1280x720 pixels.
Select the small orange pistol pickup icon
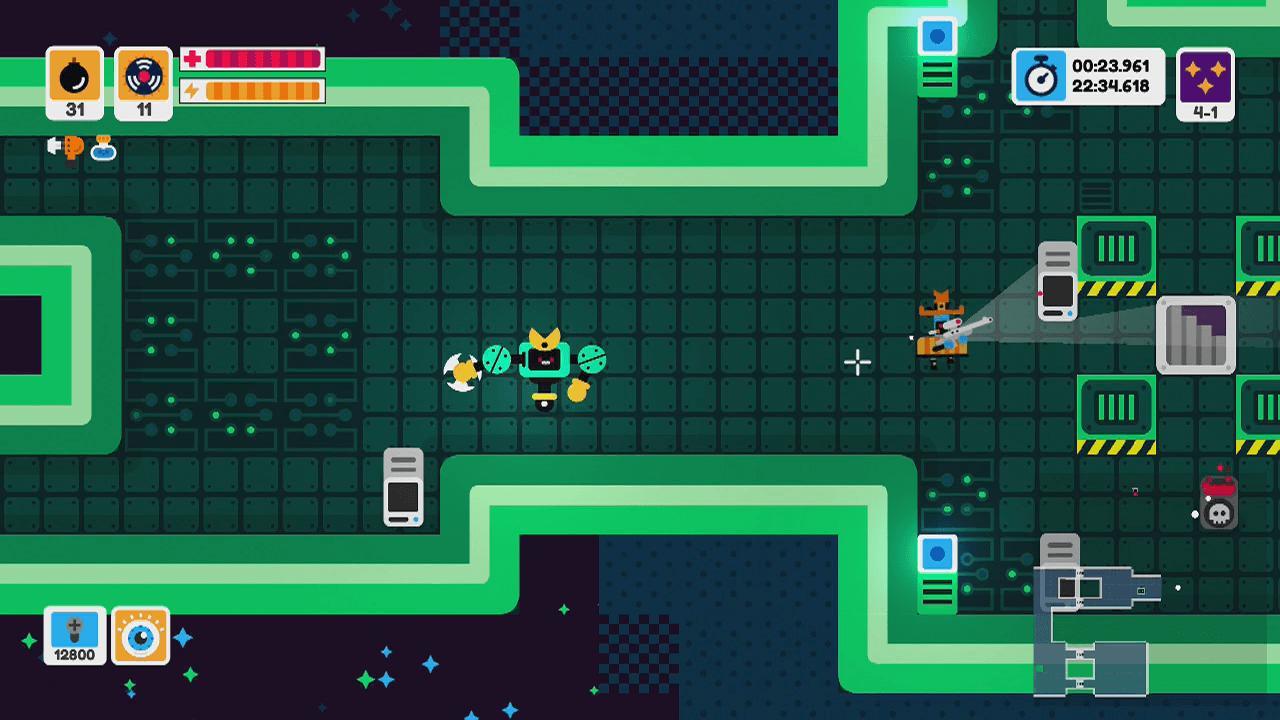72,150
